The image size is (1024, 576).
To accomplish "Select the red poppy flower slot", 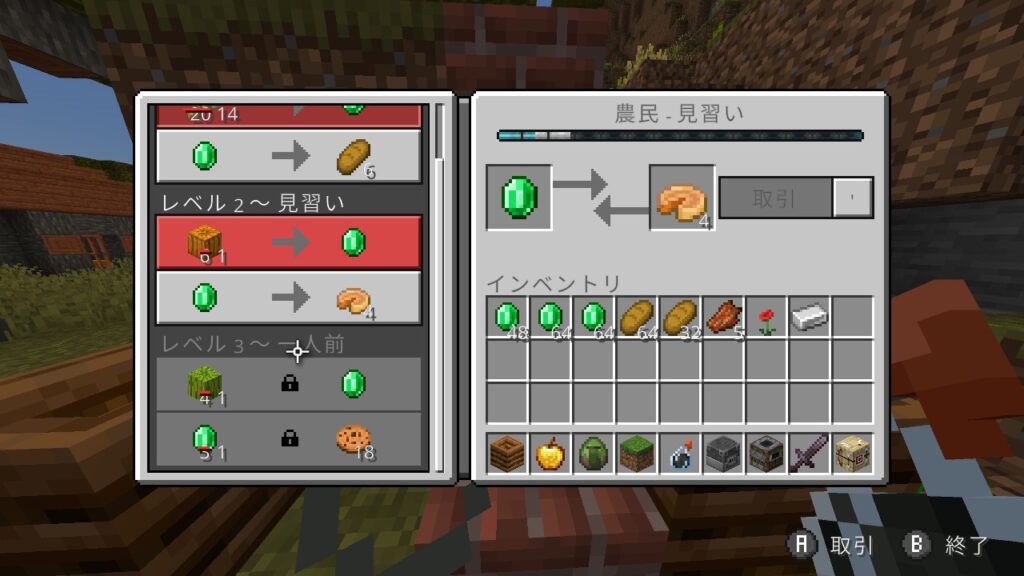I will (766, 317).
